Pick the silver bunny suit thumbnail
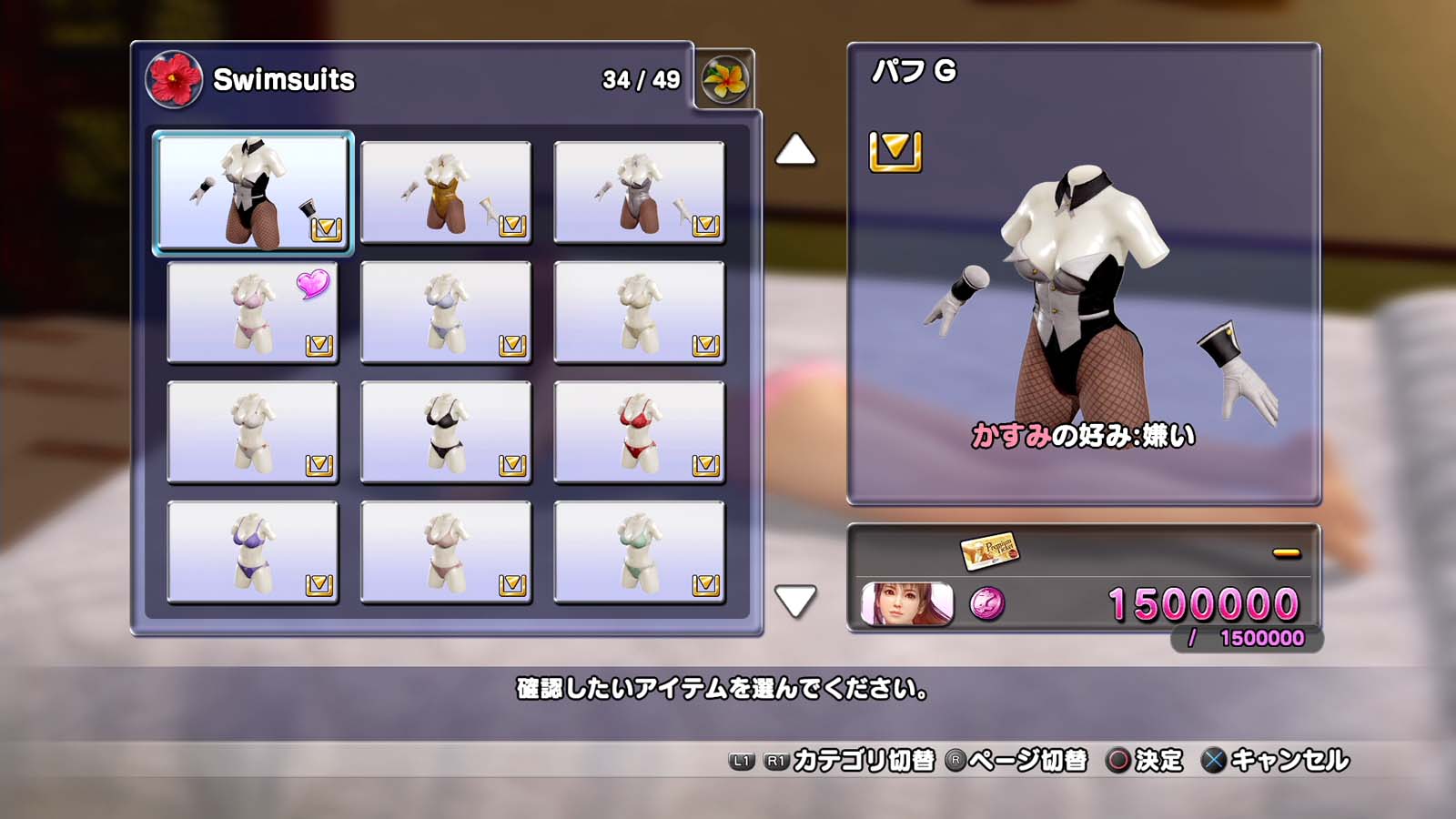The height and width of the screenshot is (819, 1456). click(x=639, y=192)
